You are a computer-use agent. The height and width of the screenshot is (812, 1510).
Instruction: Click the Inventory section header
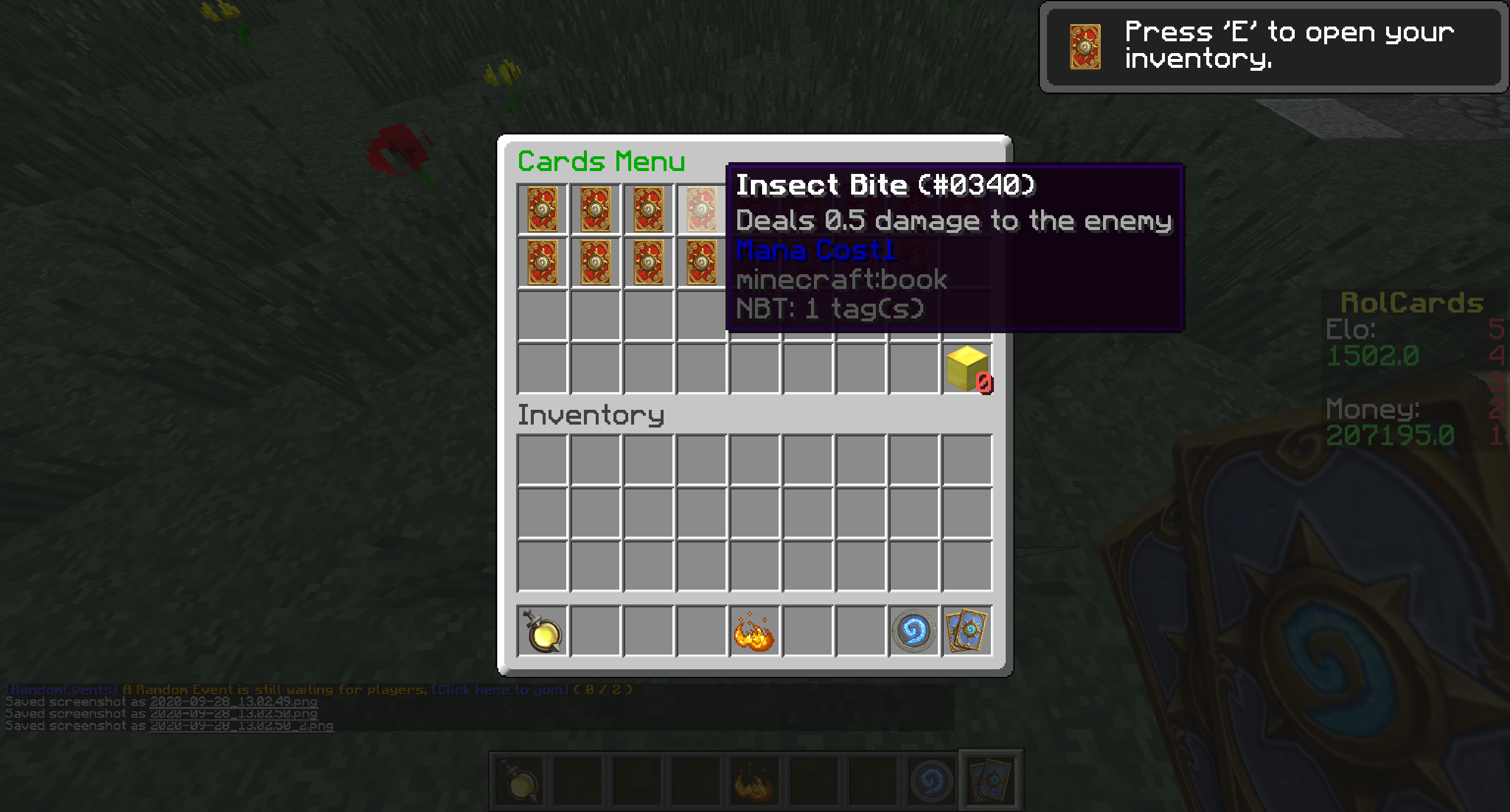[592, 415]
